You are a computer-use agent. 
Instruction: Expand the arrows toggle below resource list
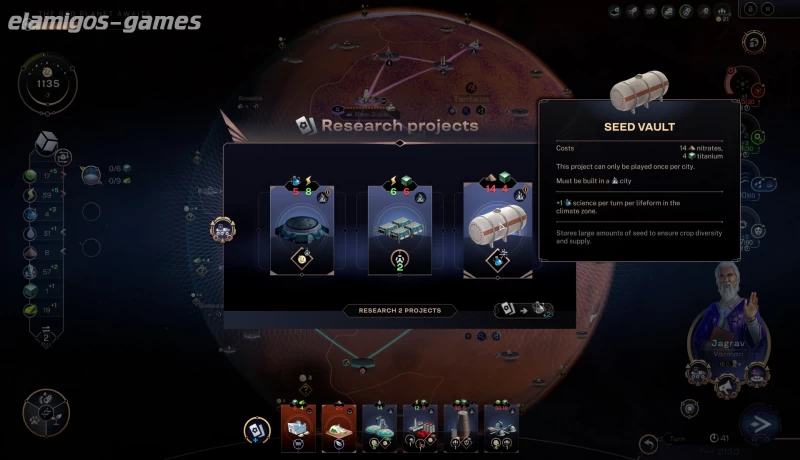45,338
